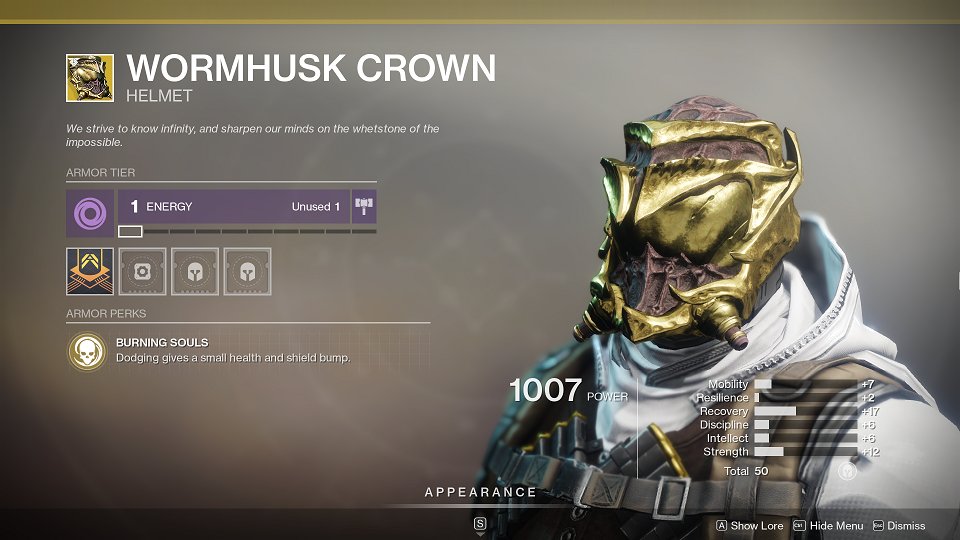Image resolution: width=960 pixels, height=540 pixels.
Task: Open the empty general armor mod socket
Action: [x=143, y=271]
